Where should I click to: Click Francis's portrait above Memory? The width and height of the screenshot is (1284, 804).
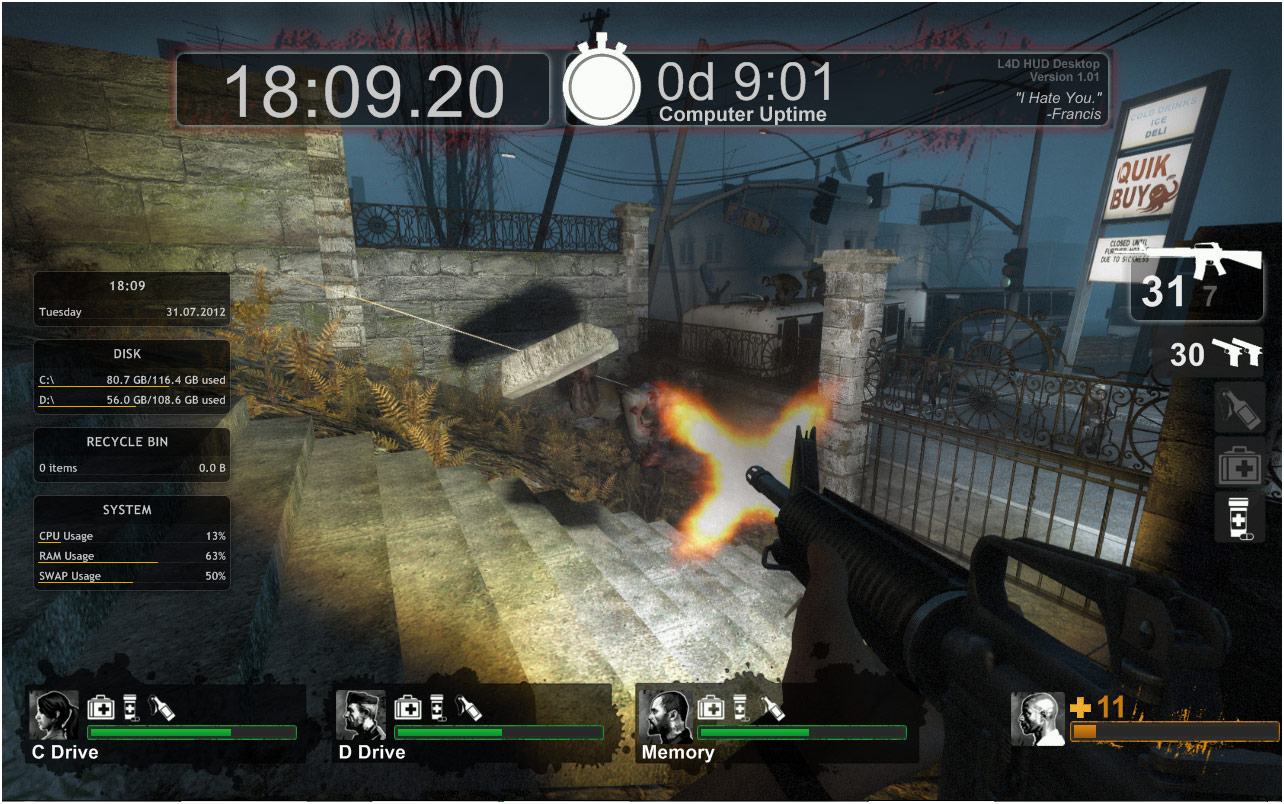[x=664, y=714]
